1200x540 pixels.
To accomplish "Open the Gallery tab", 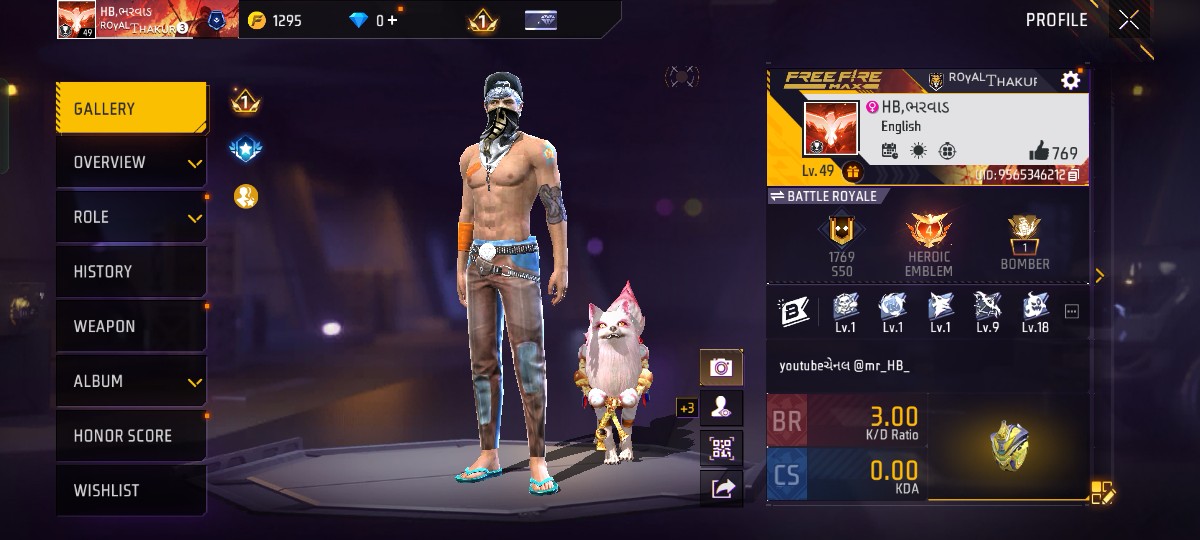I will click(131, 109).
